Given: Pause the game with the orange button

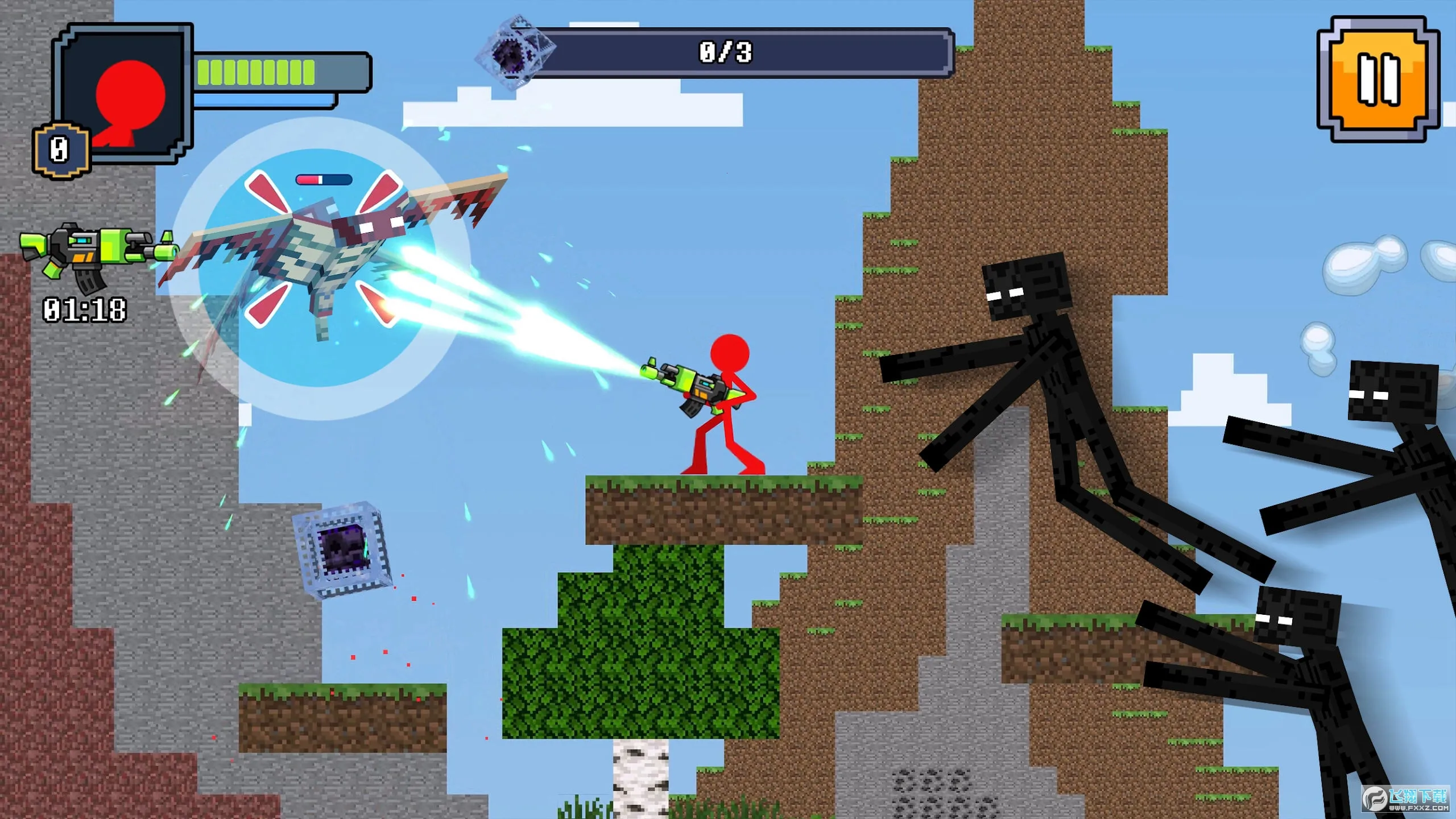Looking at the screenshot, I should [x=1379, y=80].
